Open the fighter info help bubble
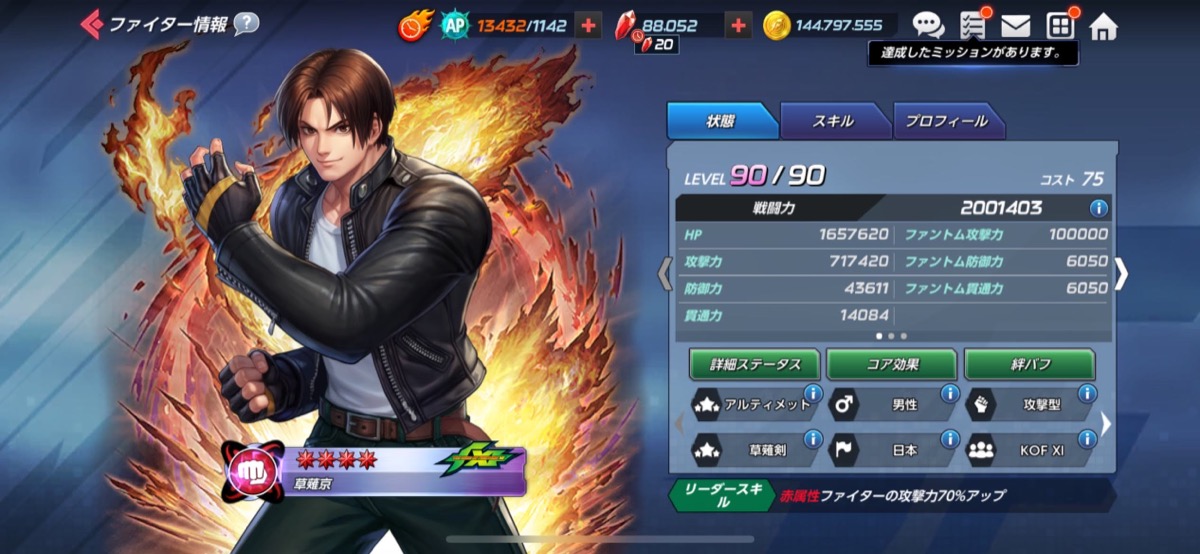The image size is (1200, 554). point(246,24)
